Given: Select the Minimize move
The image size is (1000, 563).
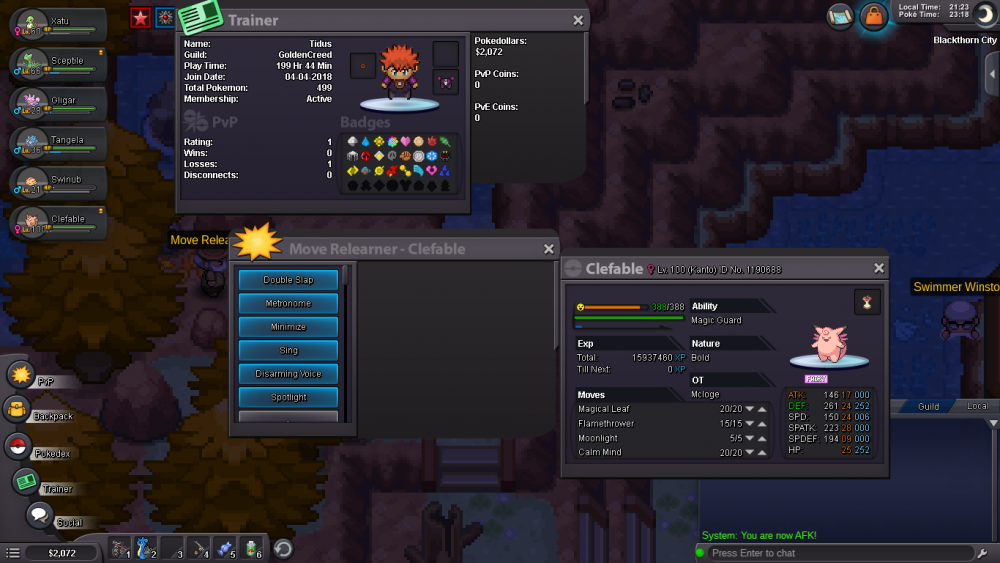Looking at the screenshot, I should [x=288, y=327].
